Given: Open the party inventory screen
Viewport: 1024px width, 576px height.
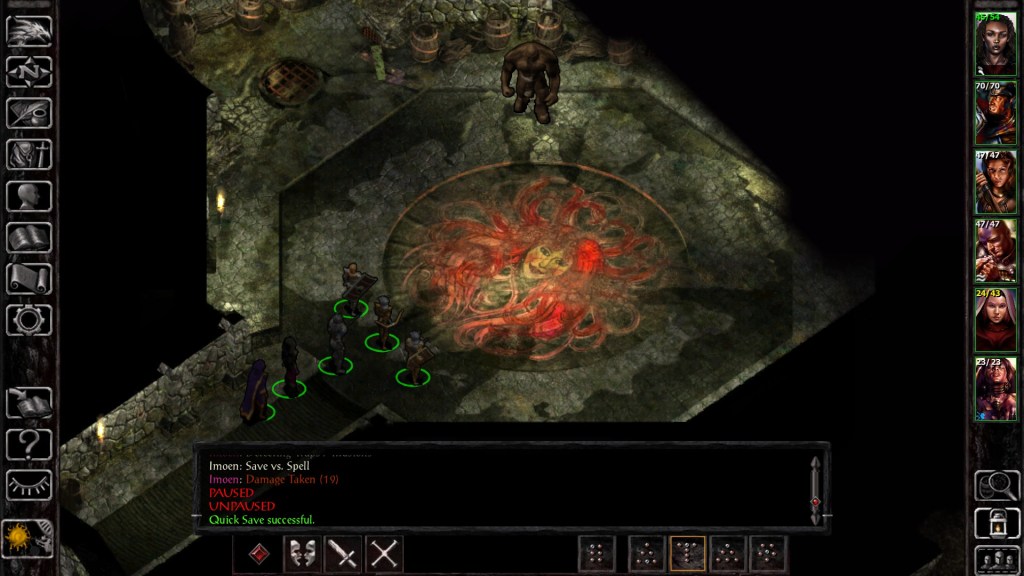Looking at the screenshot, I should tap(29, 155).
